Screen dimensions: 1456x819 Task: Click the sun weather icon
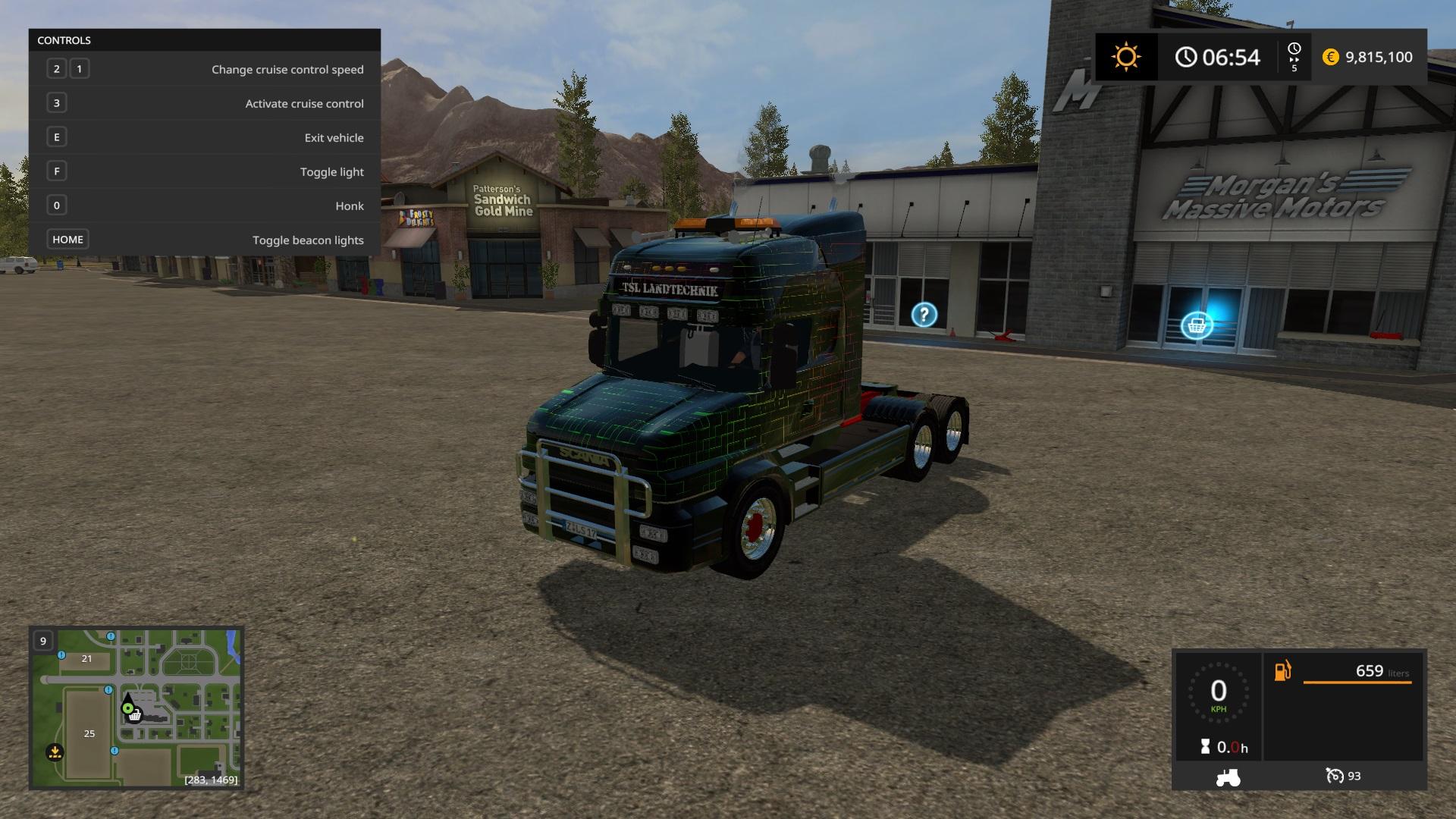coord(1126,57)
